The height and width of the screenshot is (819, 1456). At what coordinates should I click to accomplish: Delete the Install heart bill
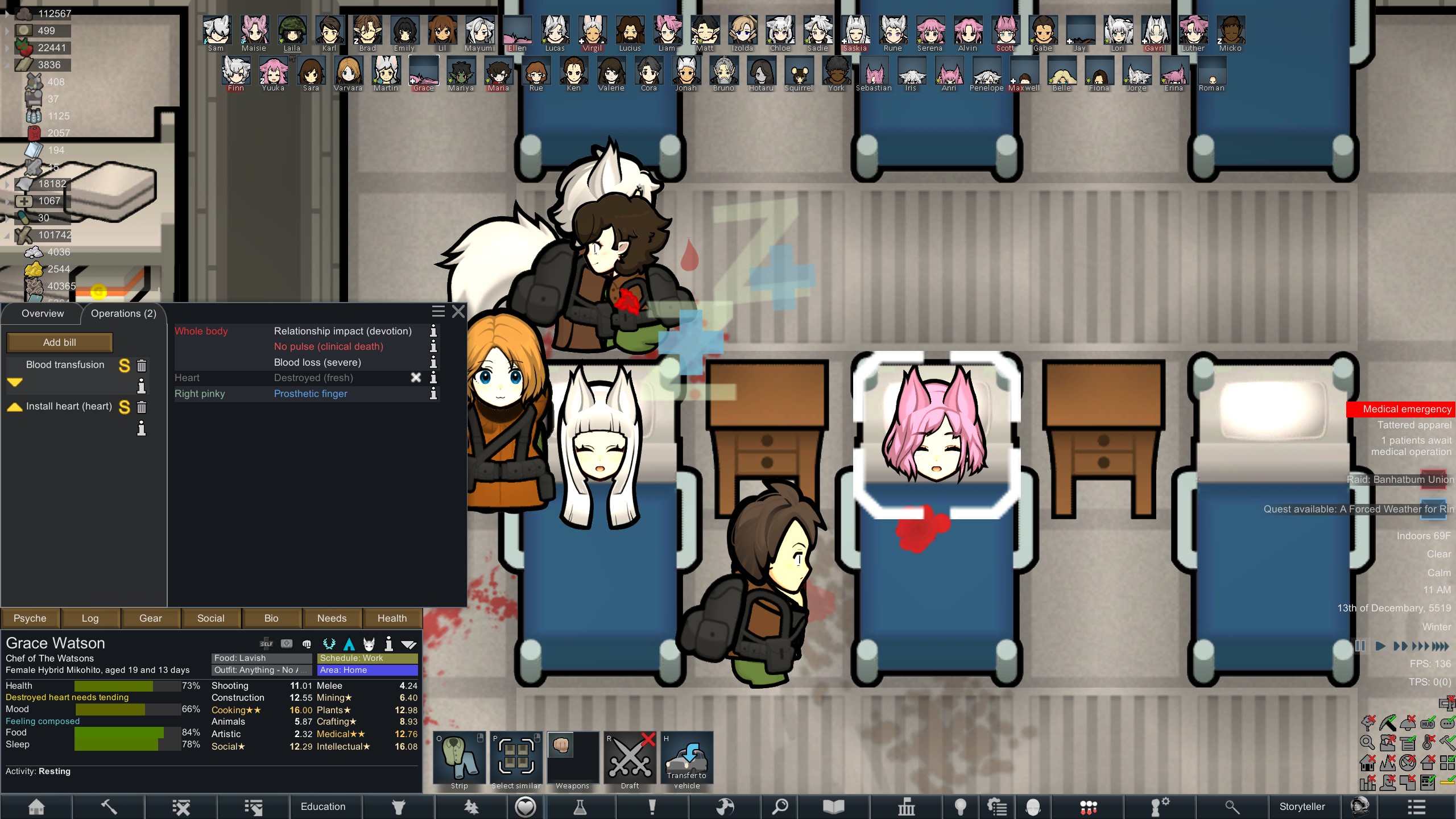[x=142, y=407]
